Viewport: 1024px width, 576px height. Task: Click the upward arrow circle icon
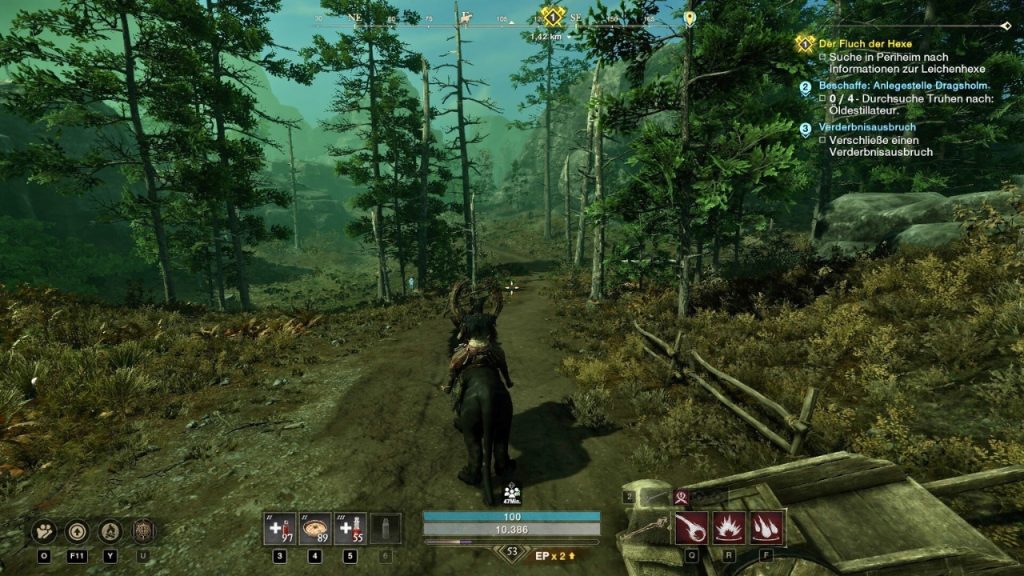78,530
